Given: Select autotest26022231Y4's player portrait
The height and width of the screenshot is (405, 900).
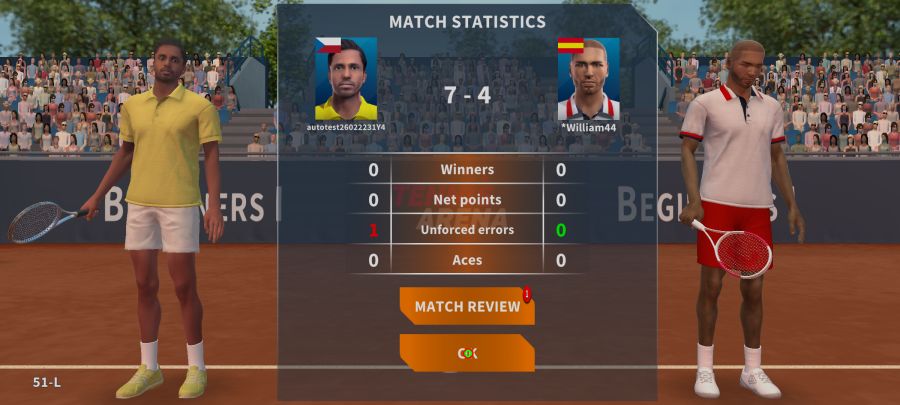Looking at the screenshot, I should click(x=346, y=79).
